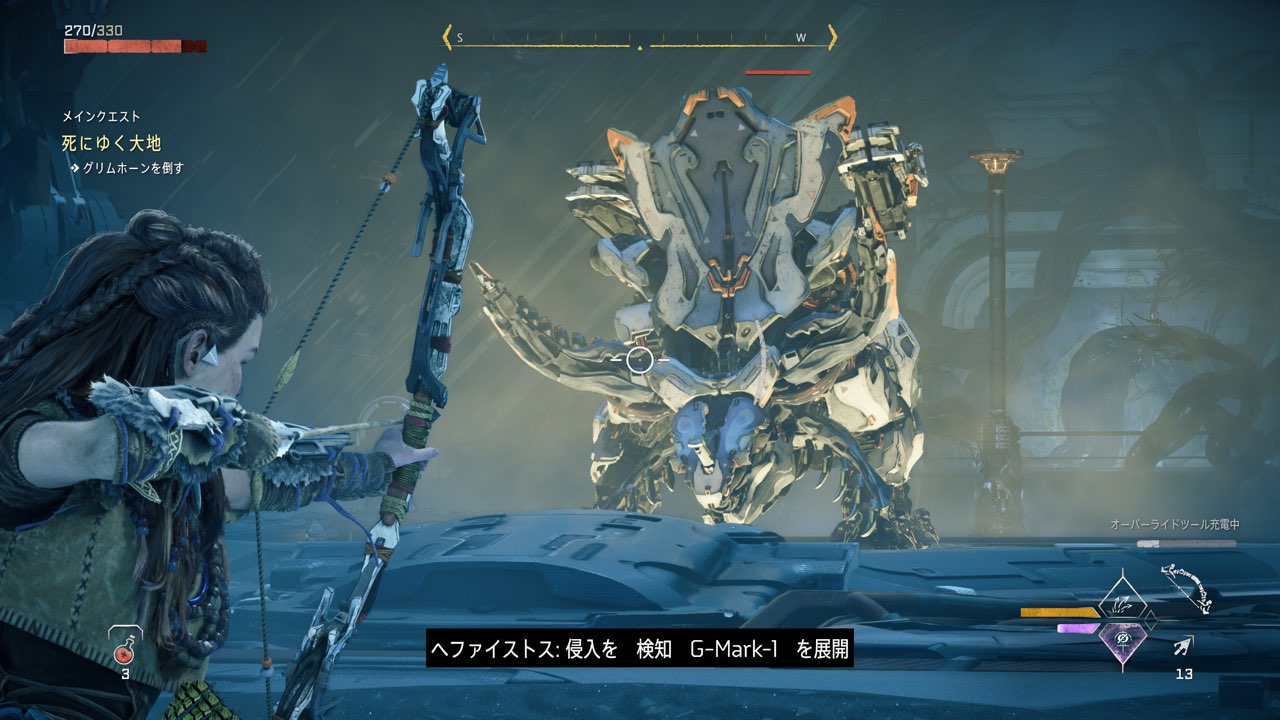
Task: Select the グリムホーンを倒す quest objective
Action: [132, 168]
